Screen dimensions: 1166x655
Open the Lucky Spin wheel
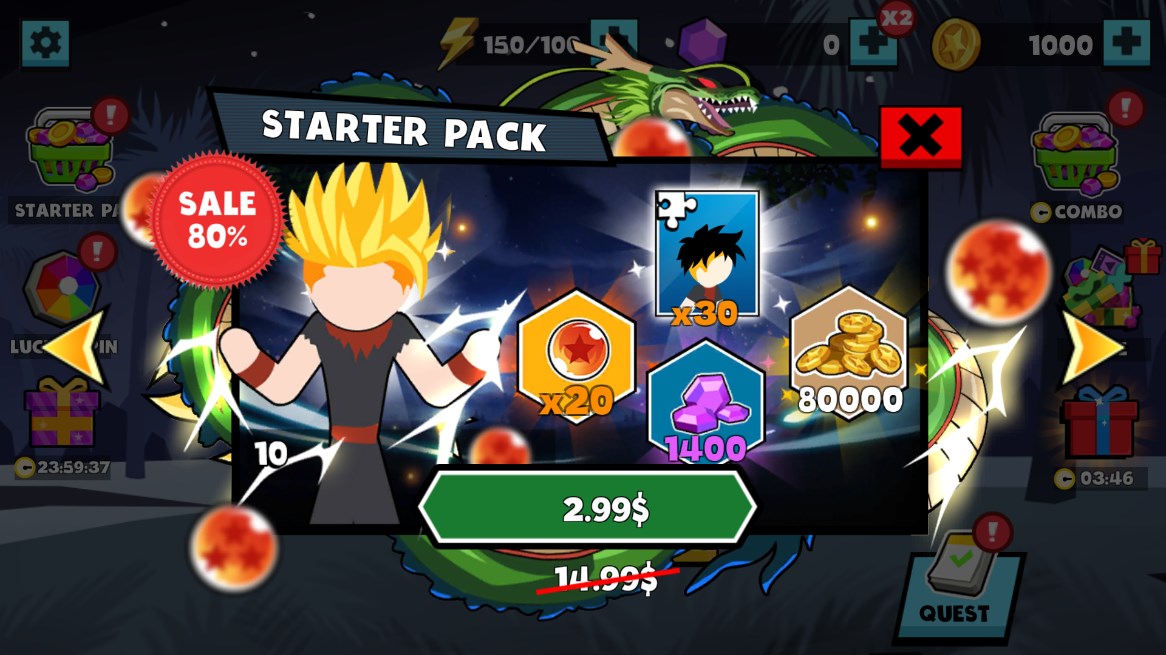tap(62, 289)
